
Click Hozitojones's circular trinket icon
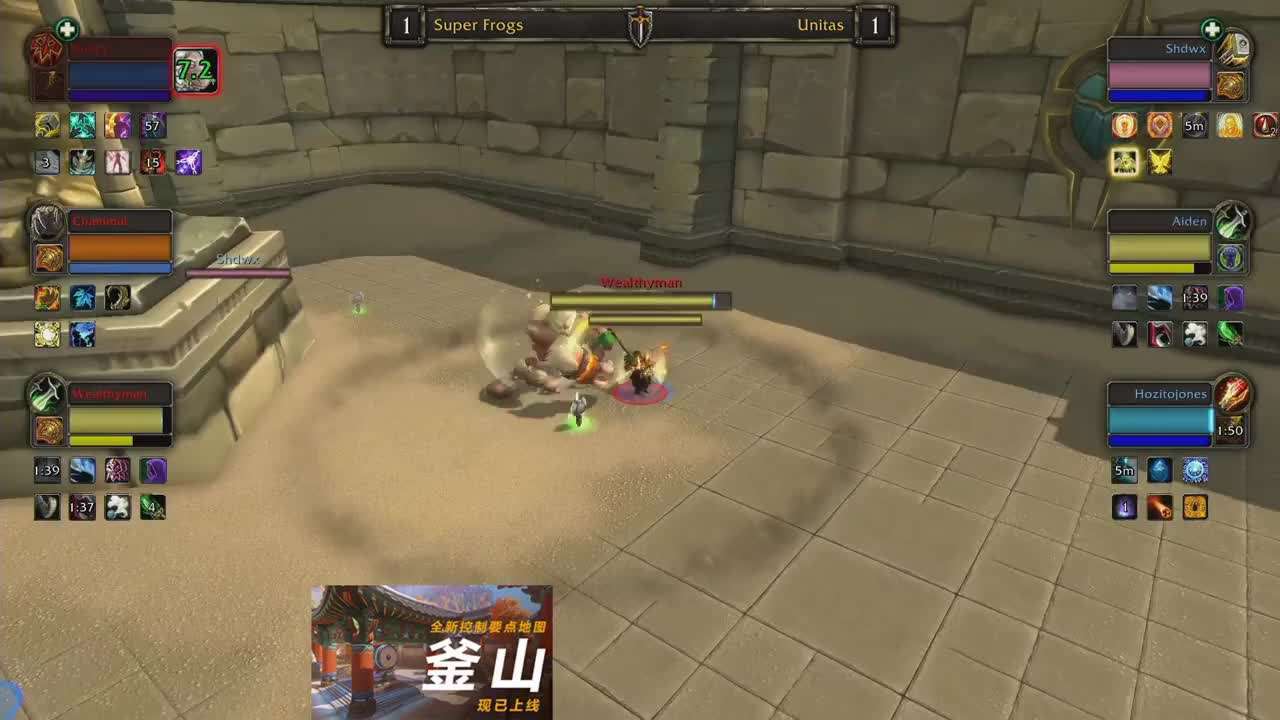point(1234,396)
